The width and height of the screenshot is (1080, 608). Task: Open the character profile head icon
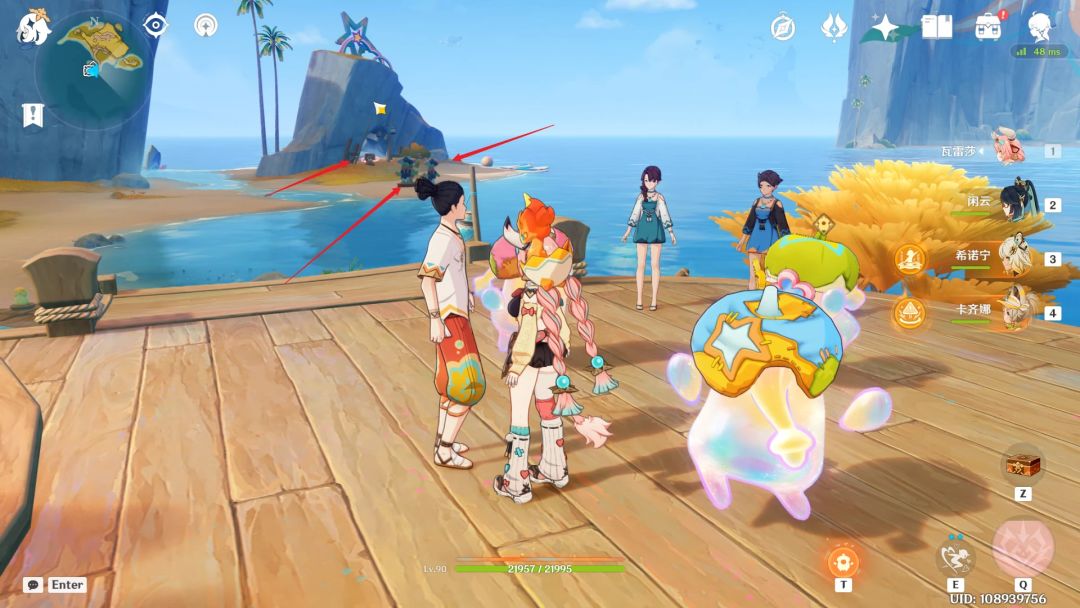(x=1040, y=25)
